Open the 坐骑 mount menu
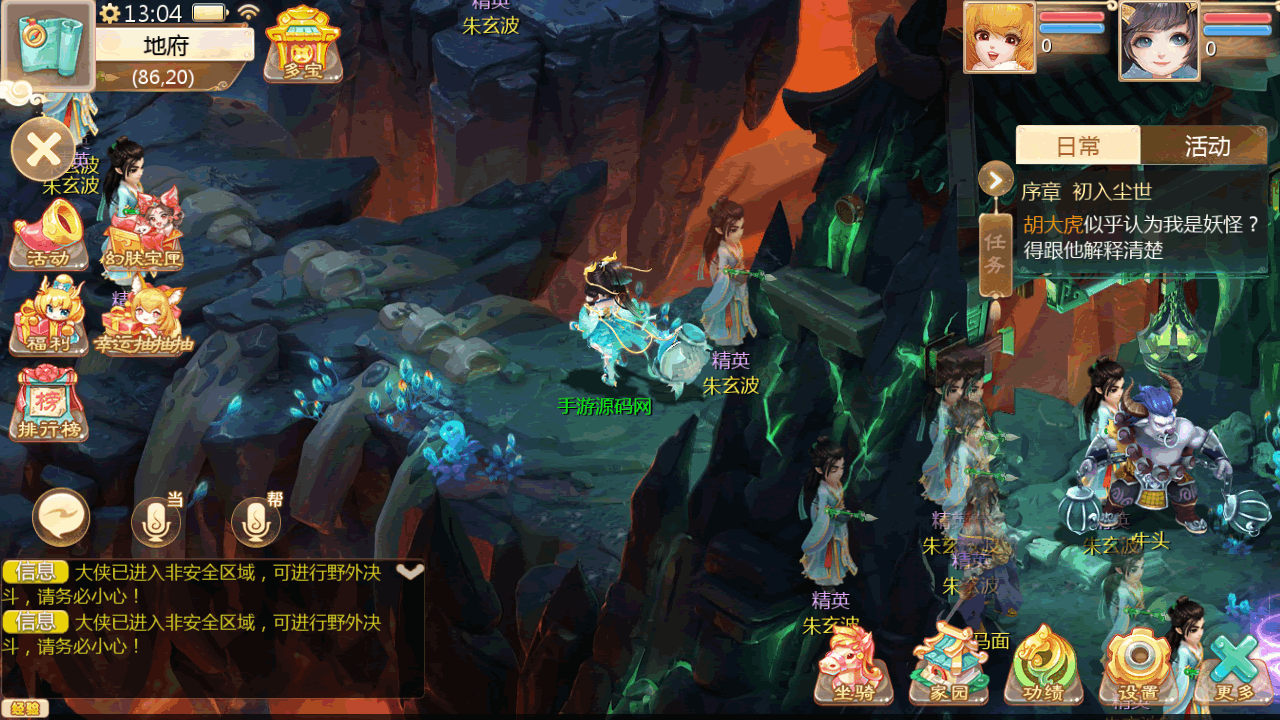This screenshot has width=1280, height=720. [x=855, y=665]
